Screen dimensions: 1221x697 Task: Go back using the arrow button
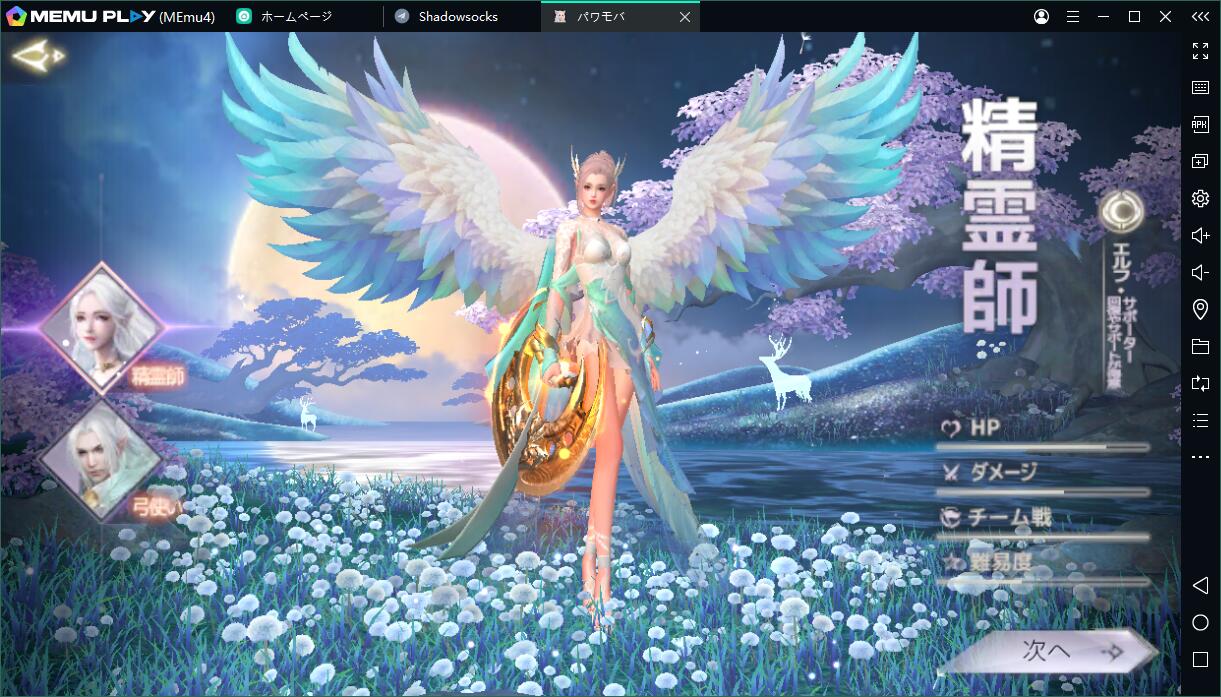[37, 56]
